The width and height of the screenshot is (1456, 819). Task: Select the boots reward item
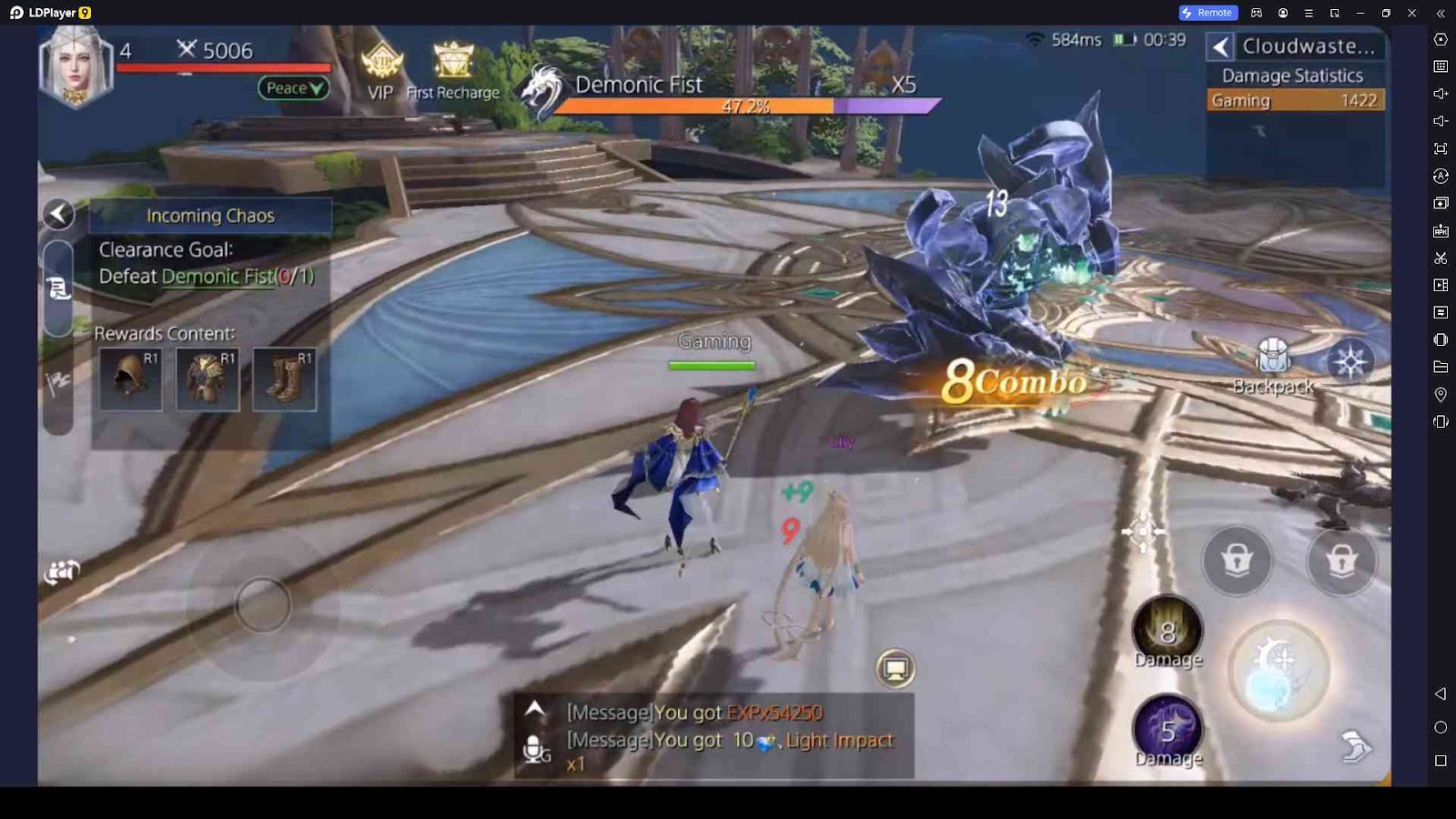point(285,379)
